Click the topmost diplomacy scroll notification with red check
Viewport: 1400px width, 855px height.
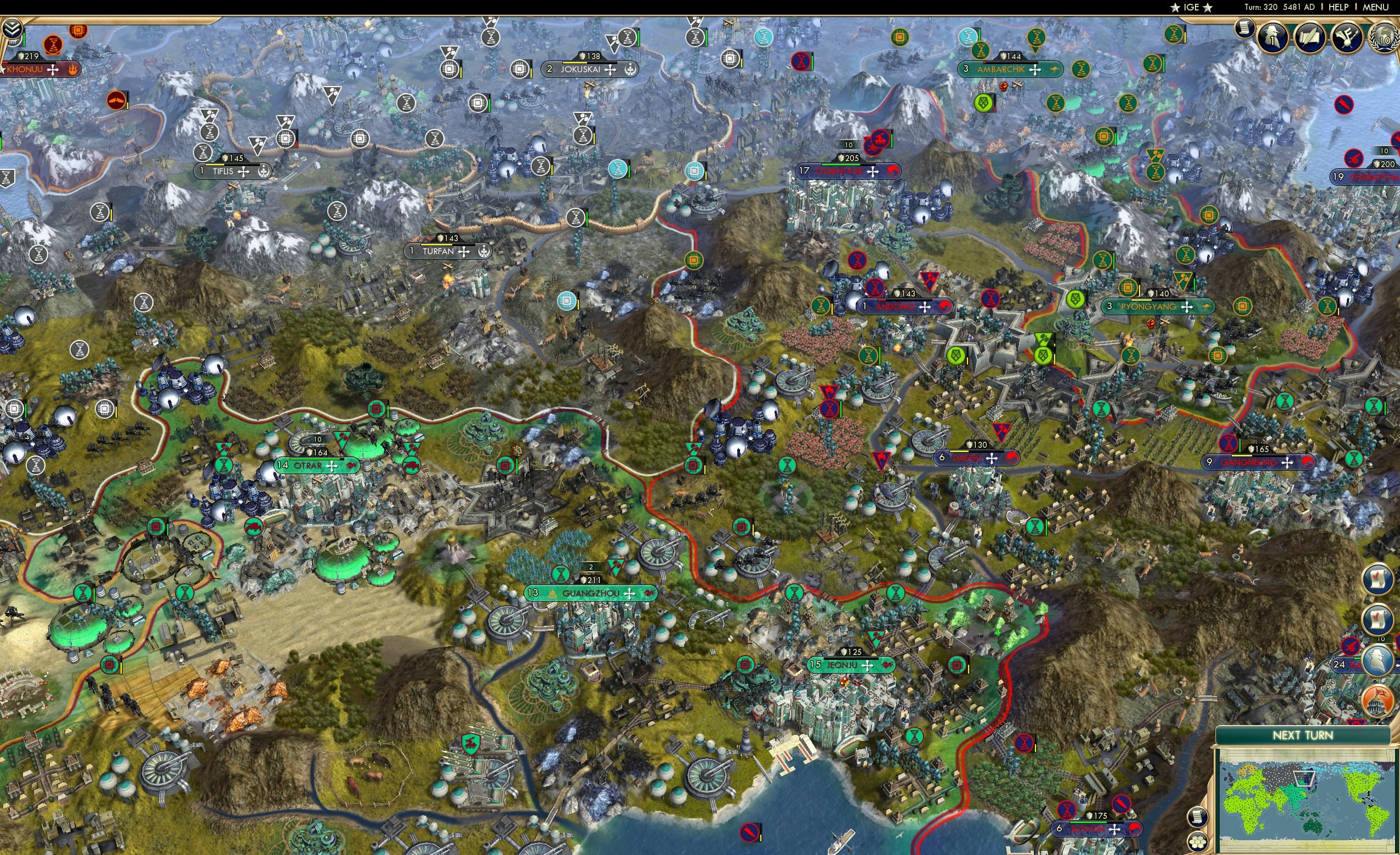pos(1378,579)
